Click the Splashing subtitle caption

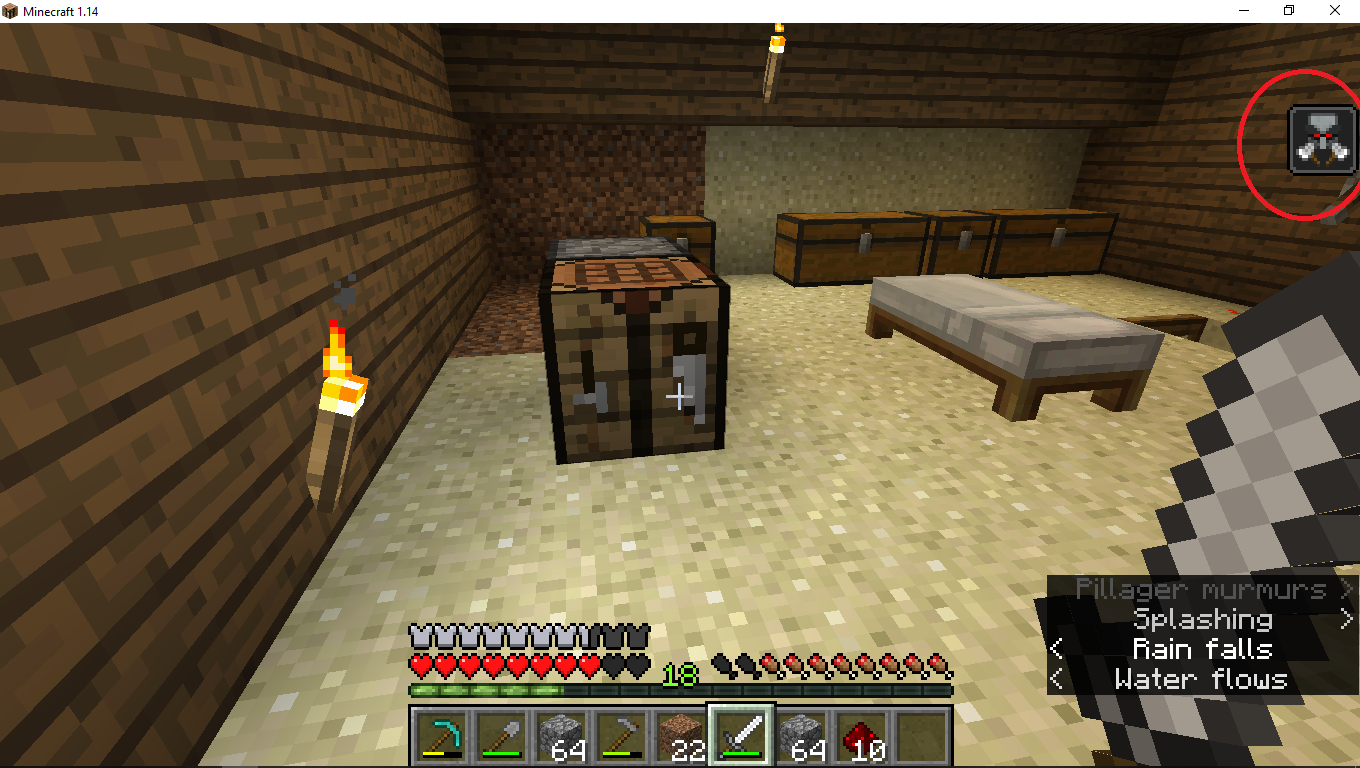1204,620
